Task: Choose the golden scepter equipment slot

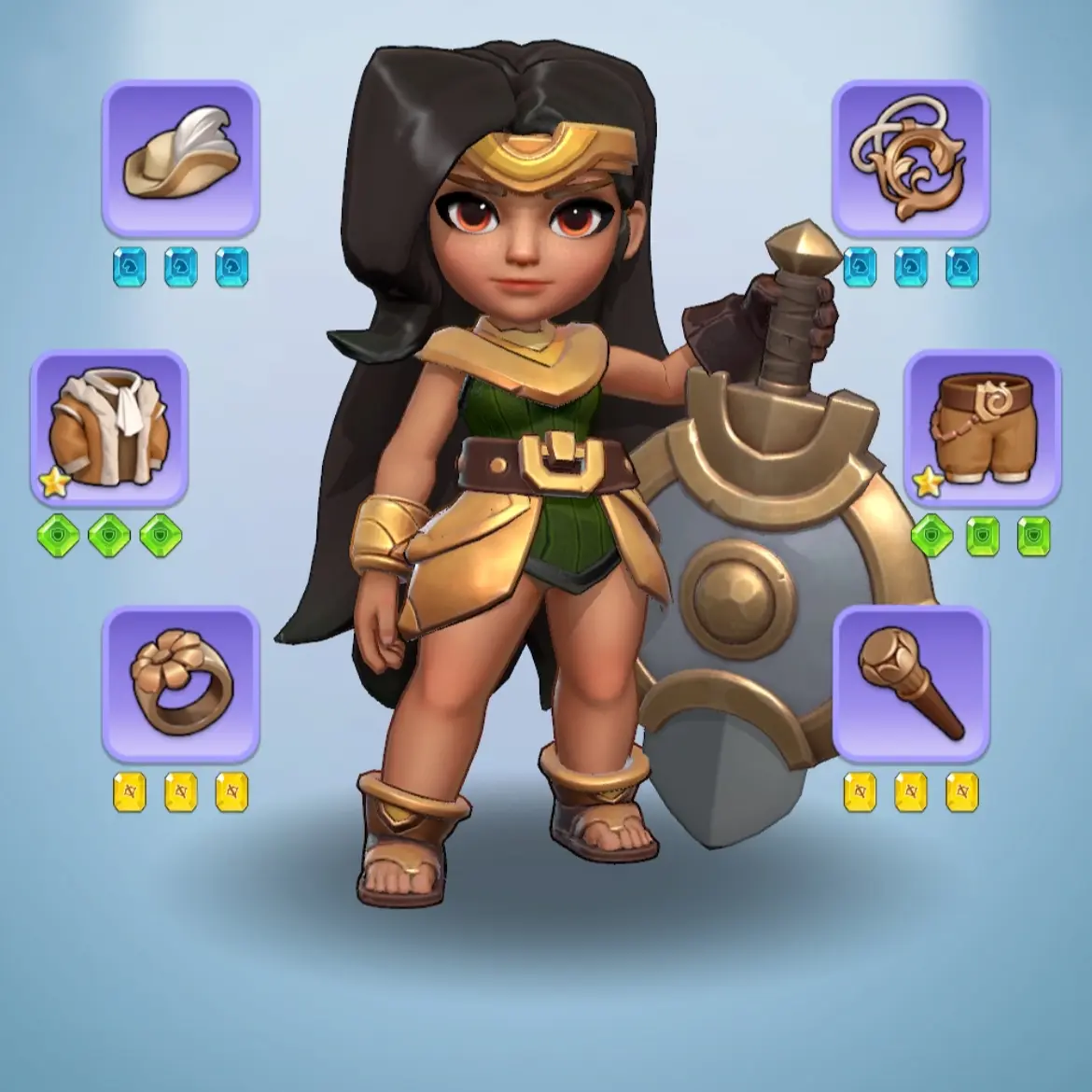Action: 910,683
